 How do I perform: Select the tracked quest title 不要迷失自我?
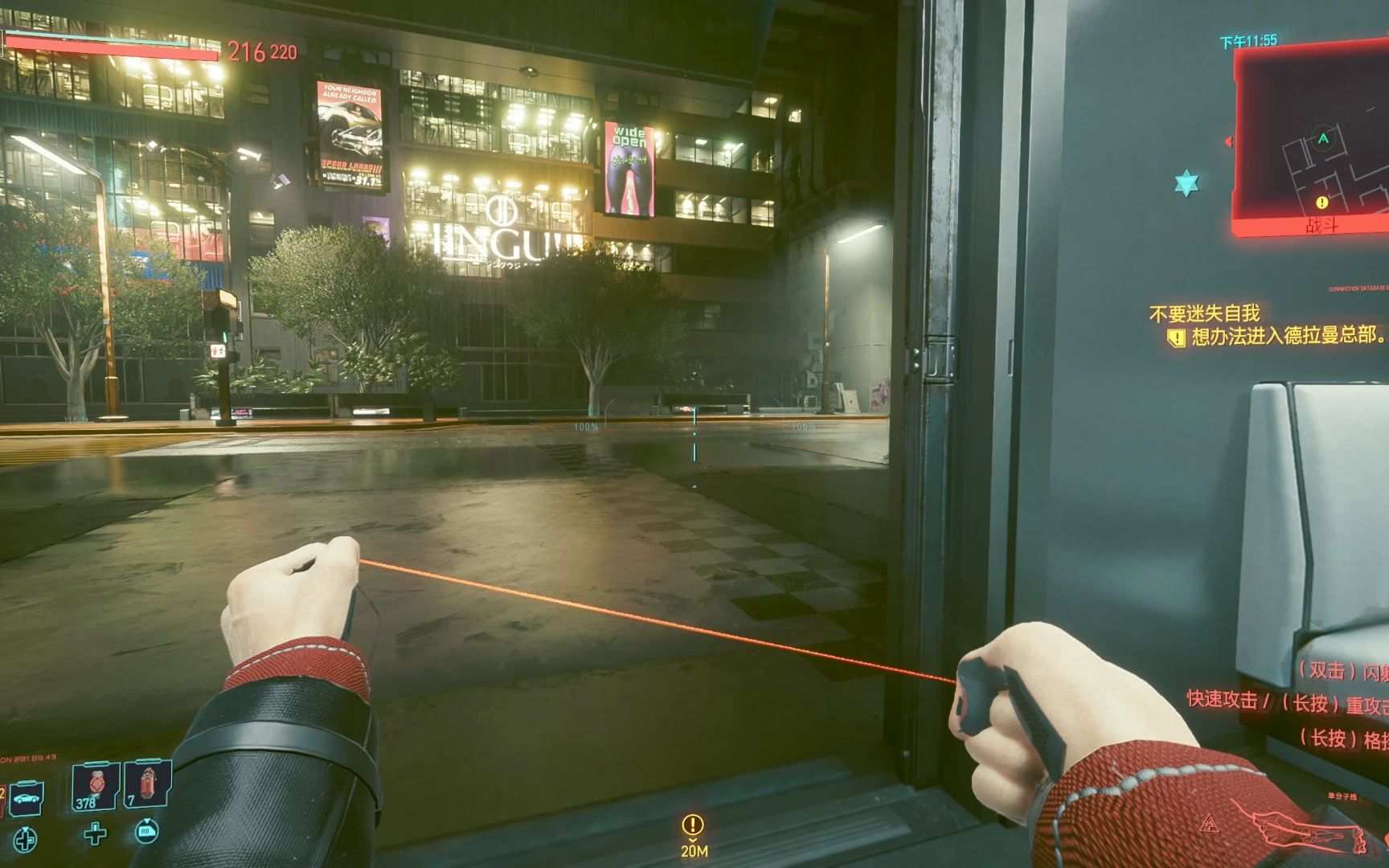tap(1204, 313)
